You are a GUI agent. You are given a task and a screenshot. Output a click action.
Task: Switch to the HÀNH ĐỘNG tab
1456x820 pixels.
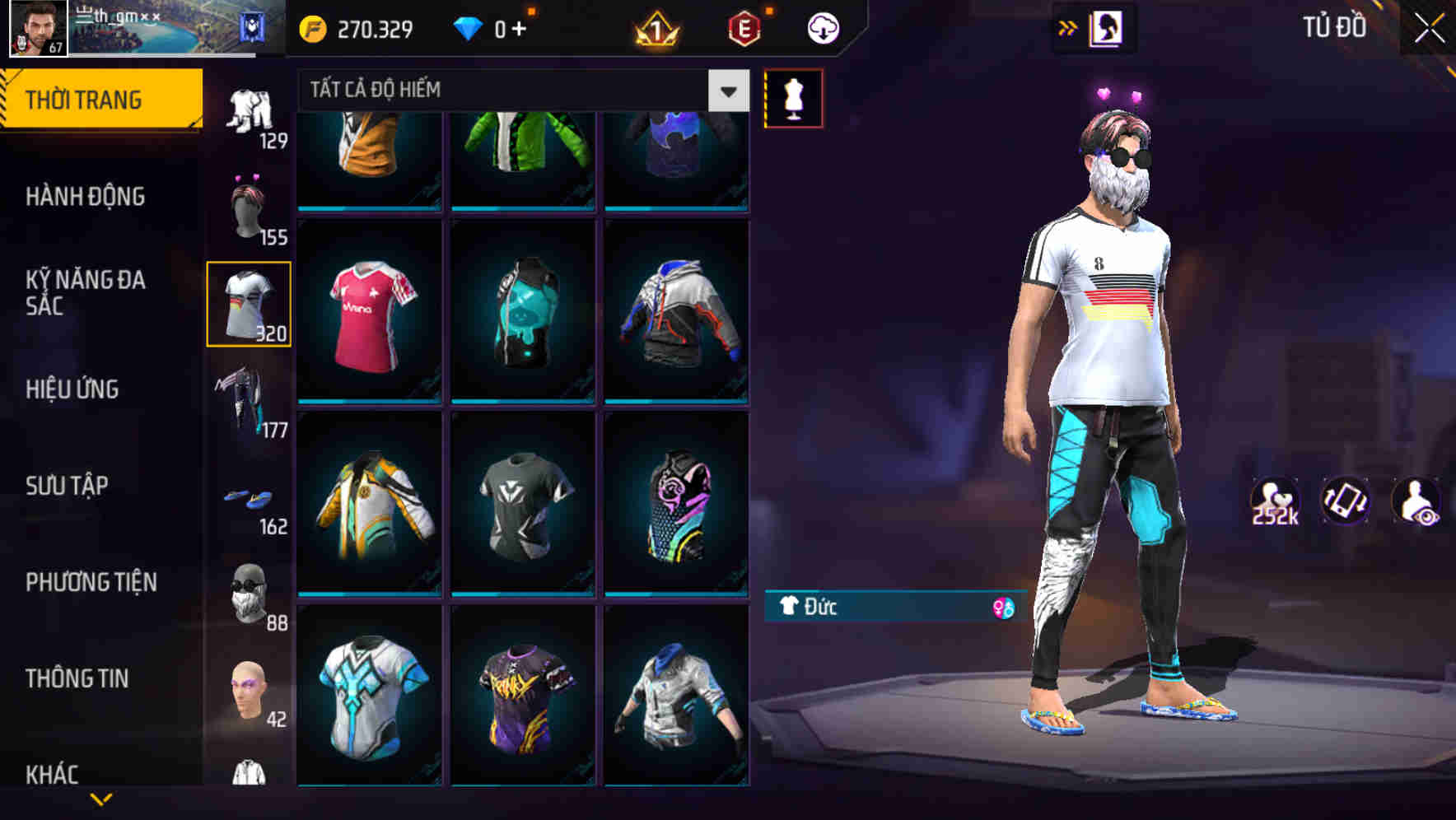tap(86, 198)
